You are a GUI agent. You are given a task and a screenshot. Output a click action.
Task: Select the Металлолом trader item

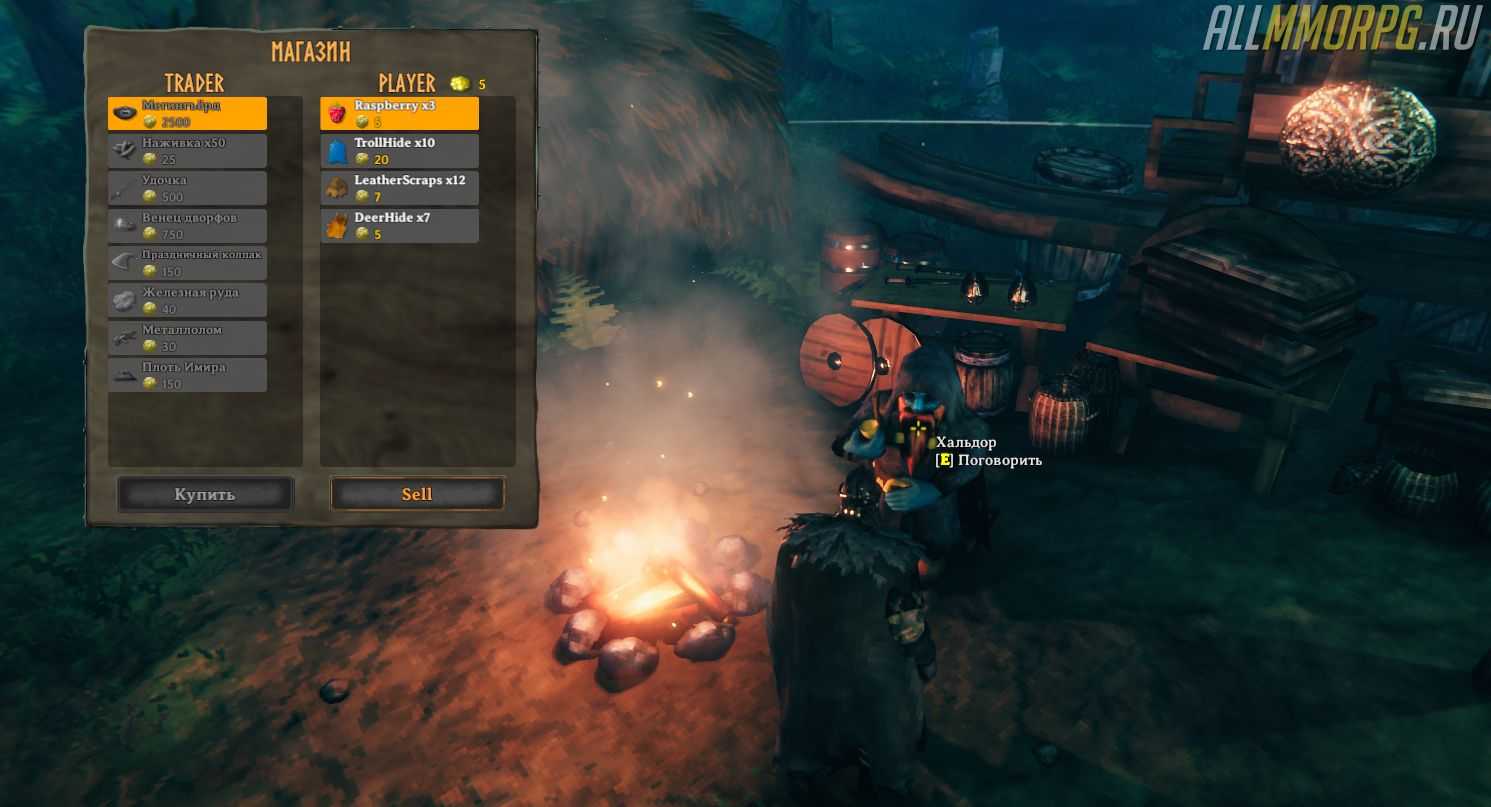click(x=187, y=338)
